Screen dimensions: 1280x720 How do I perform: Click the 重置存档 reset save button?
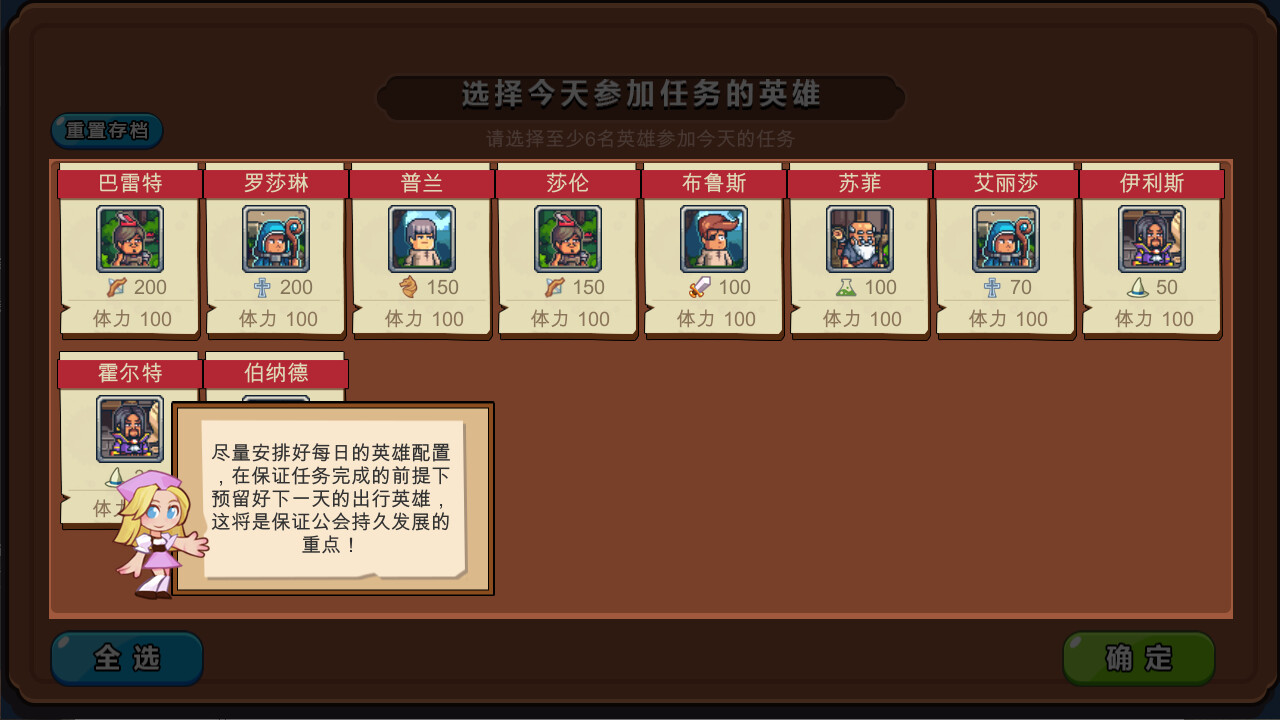tap(107, 130)
